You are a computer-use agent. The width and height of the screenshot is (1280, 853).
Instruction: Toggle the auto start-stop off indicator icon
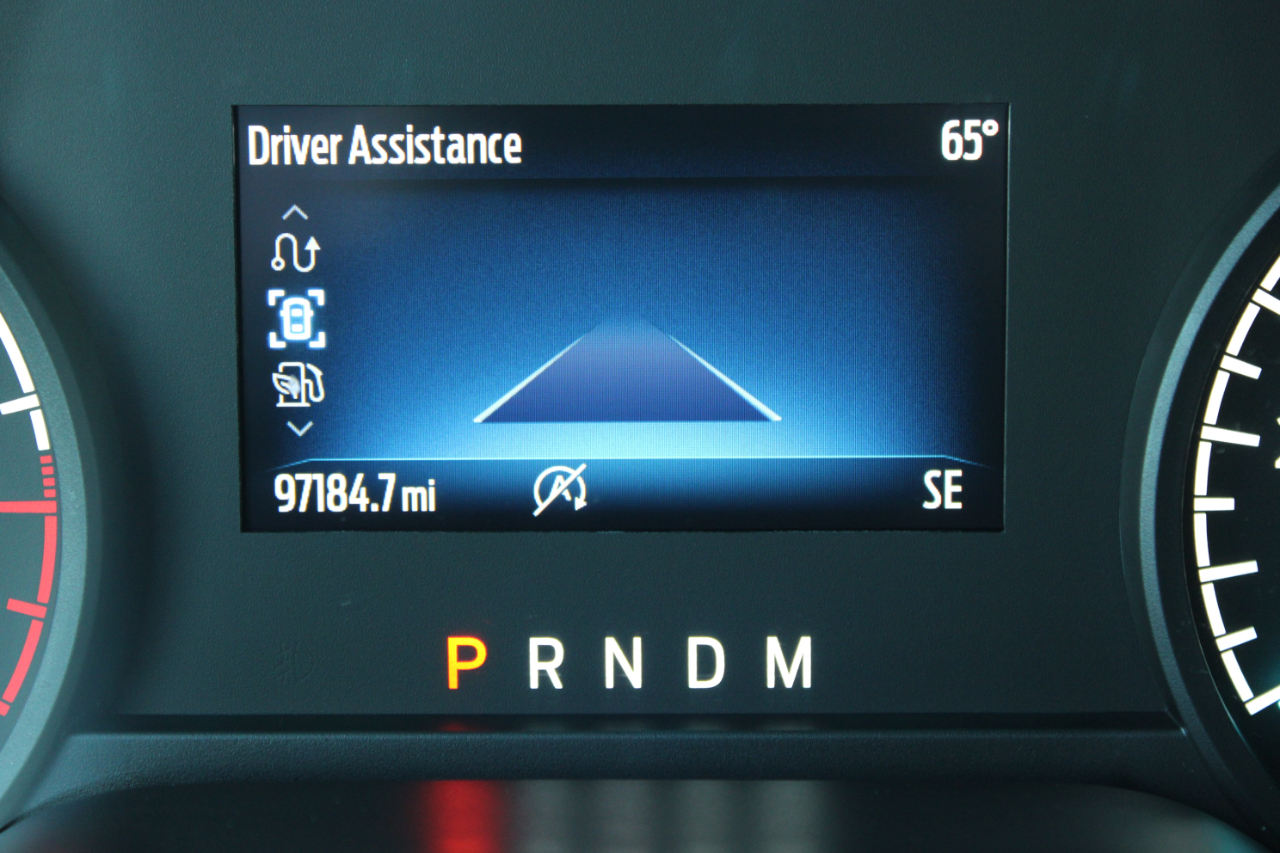tap(560, 492)
